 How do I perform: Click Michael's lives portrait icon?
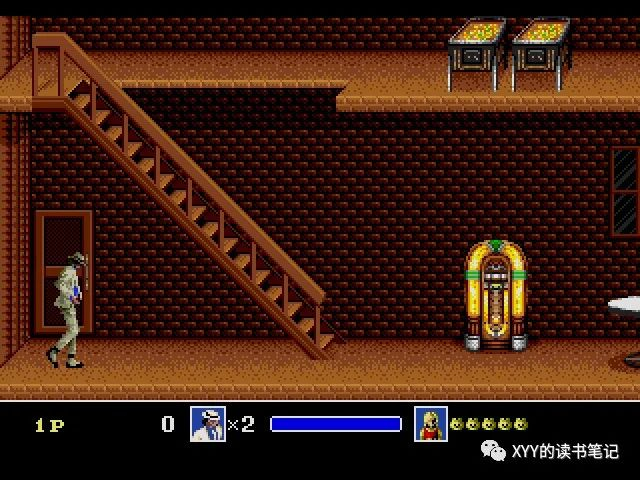tap(207, 424)
